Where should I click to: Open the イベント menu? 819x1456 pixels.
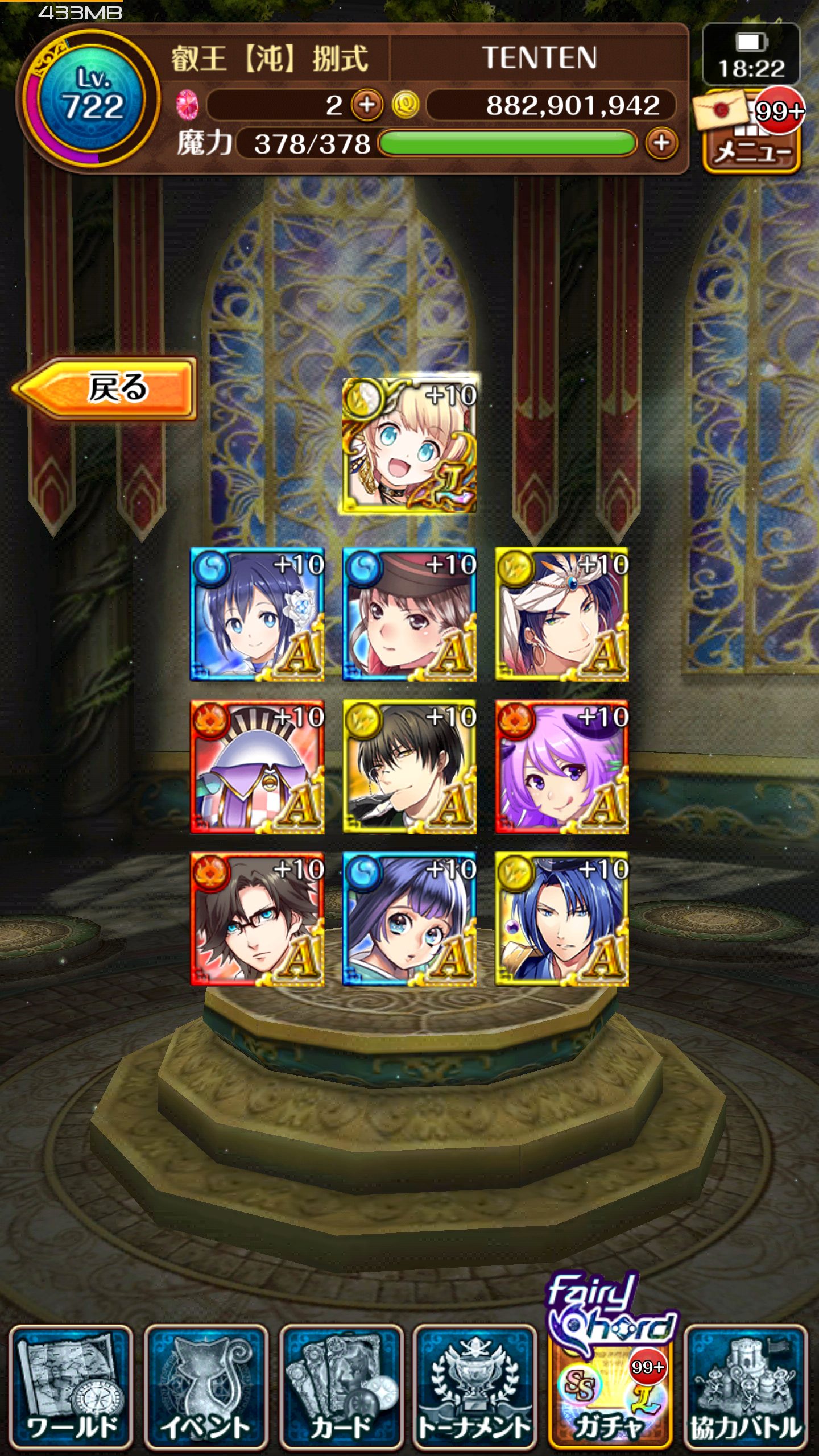click(x=205, y=1387)
